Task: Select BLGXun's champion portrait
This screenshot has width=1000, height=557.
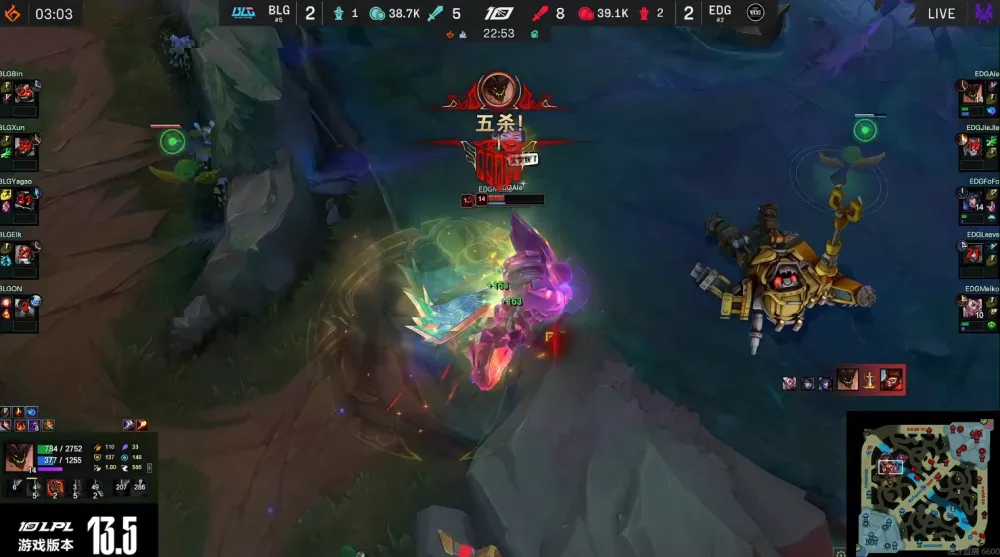Action: [x=24, y=146]
